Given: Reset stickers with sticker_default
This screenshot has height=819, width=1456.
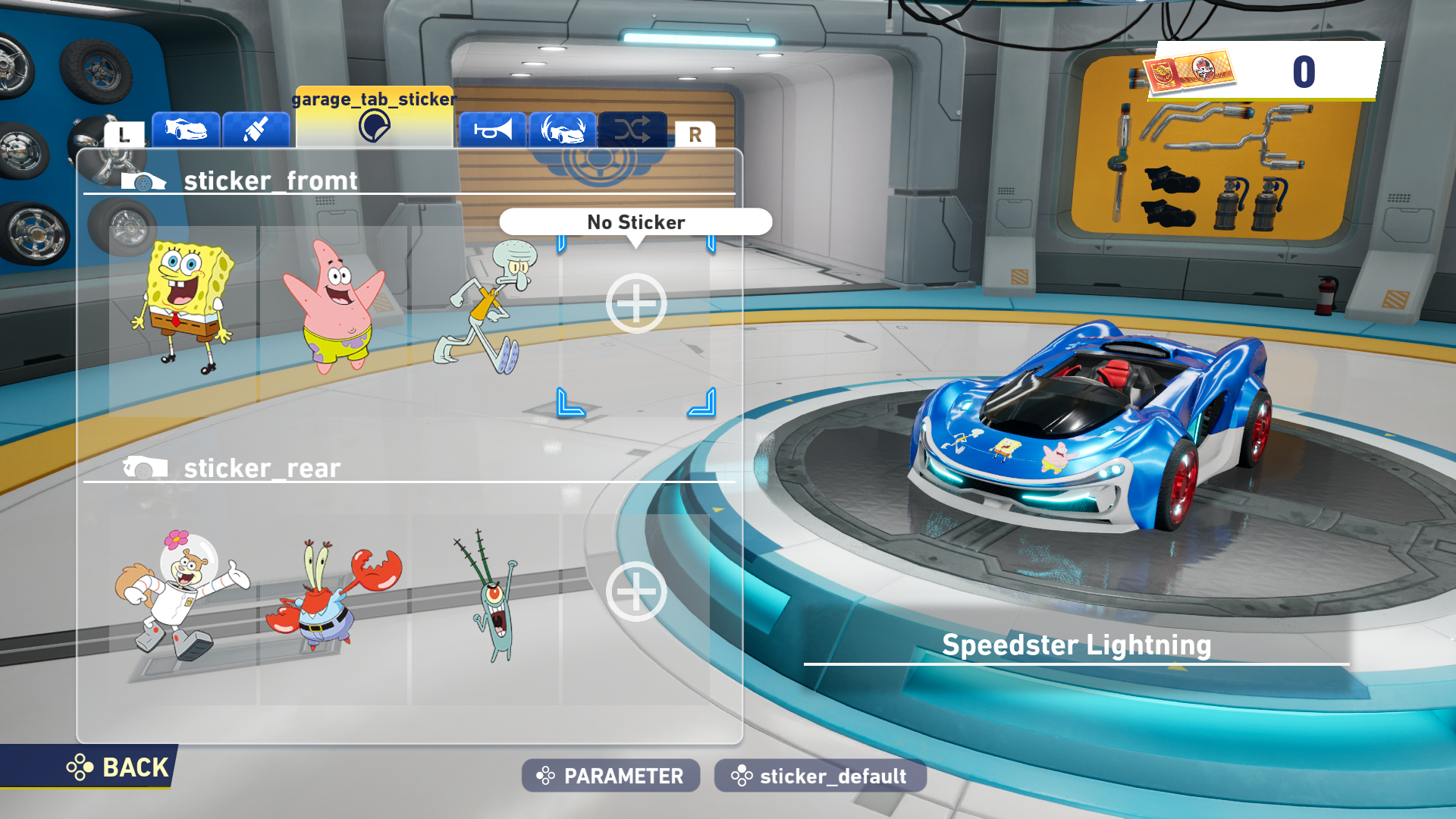Looking at the screenshot, I should click(820, 776).
